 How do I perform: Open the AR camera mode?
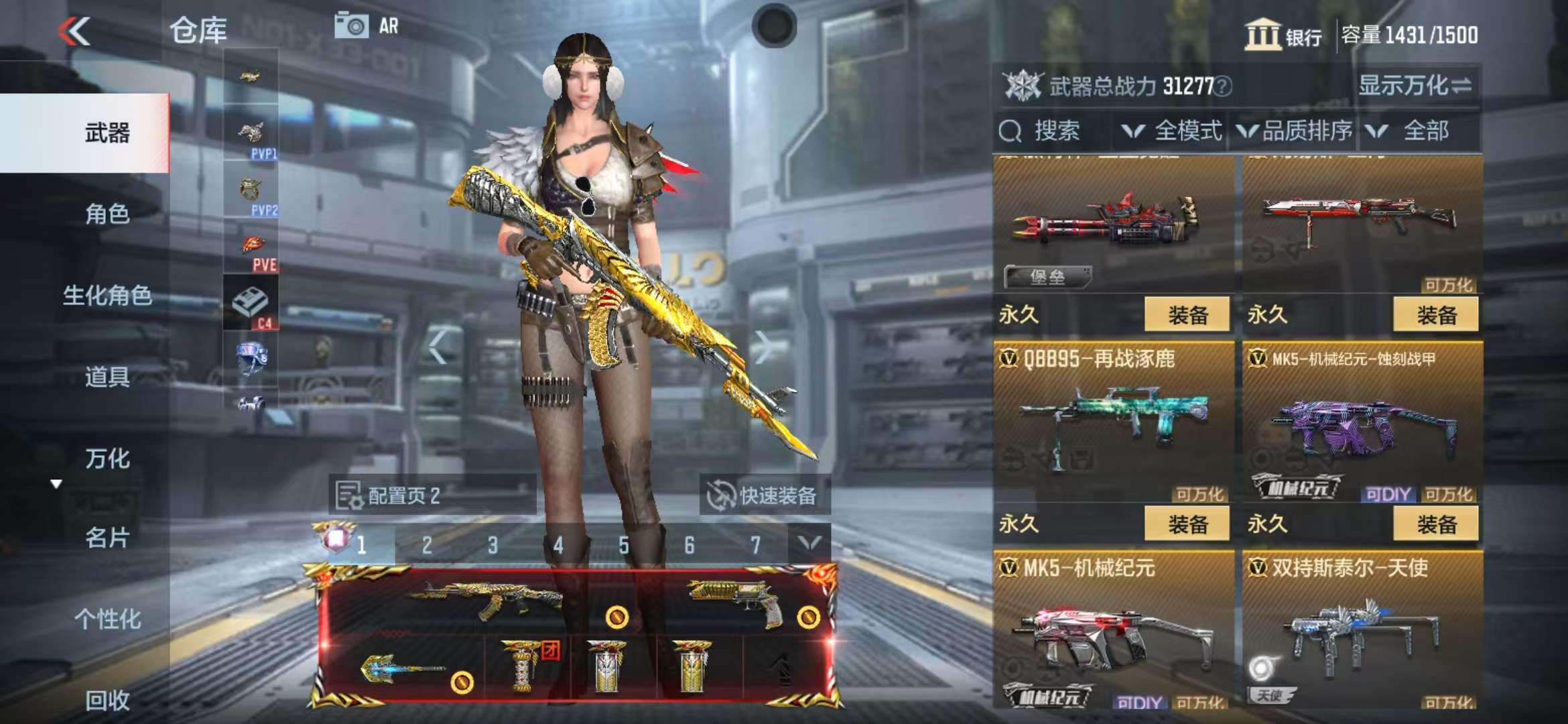click(367, 26)
